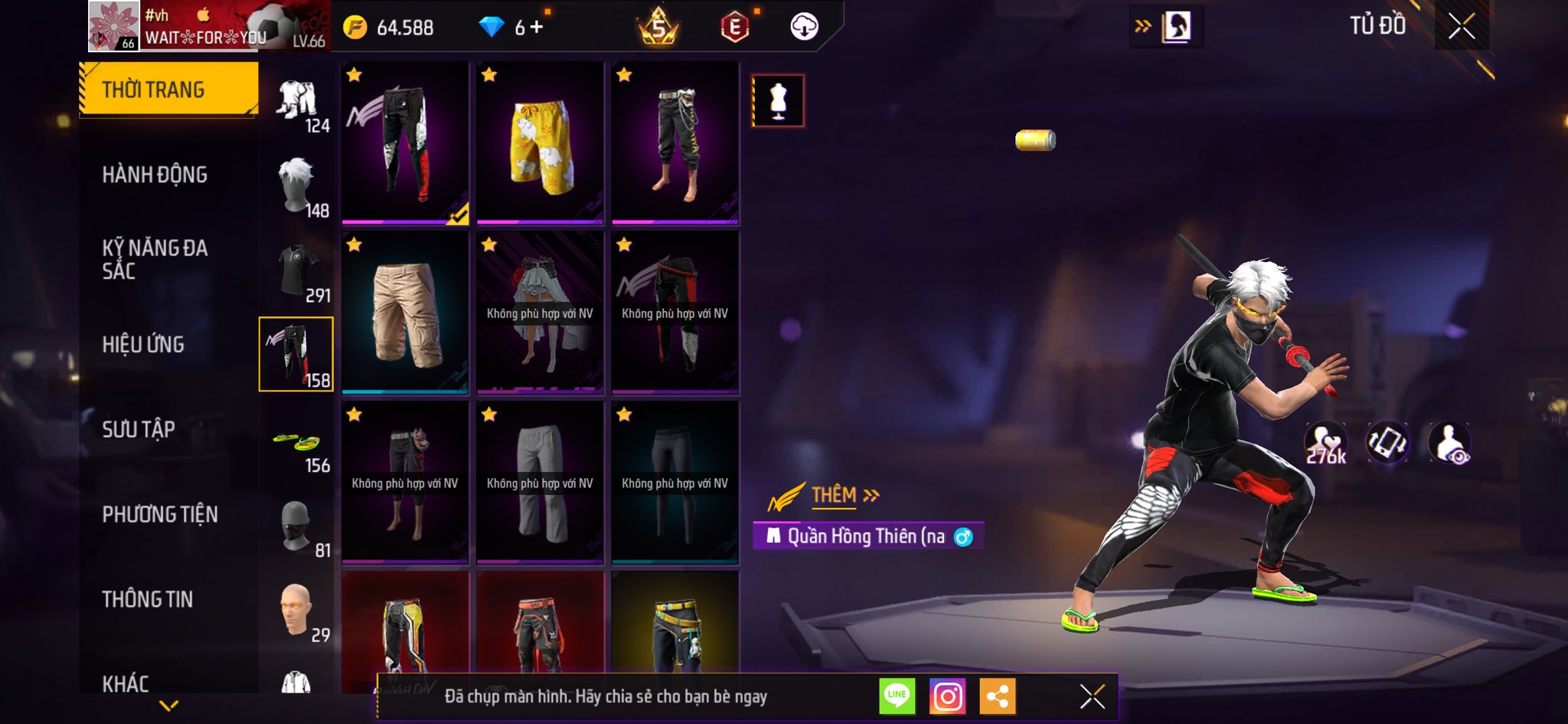Viewport: 1568px width, 724px height.
Task: Dismiss the screenshot share banner
Action: (x=1092, y=696)
